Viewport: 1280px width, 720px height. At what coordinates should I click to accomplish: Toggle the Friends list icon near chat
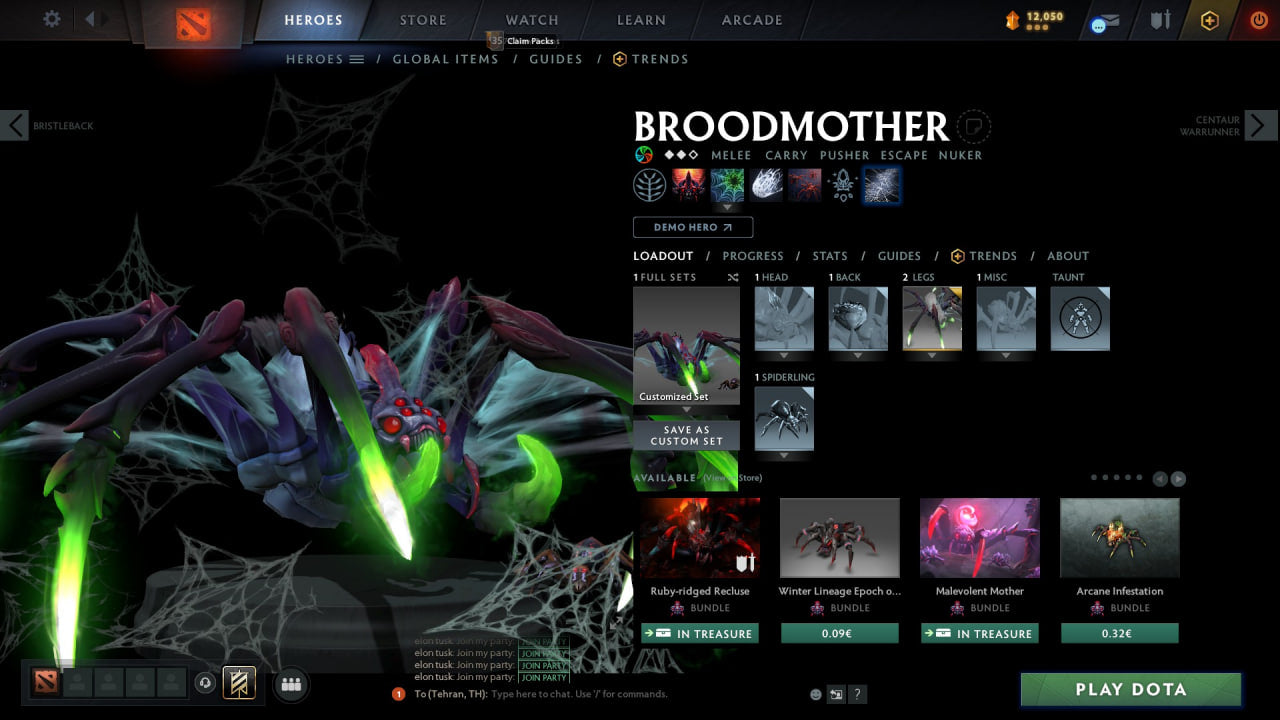[x=290, y=684]
